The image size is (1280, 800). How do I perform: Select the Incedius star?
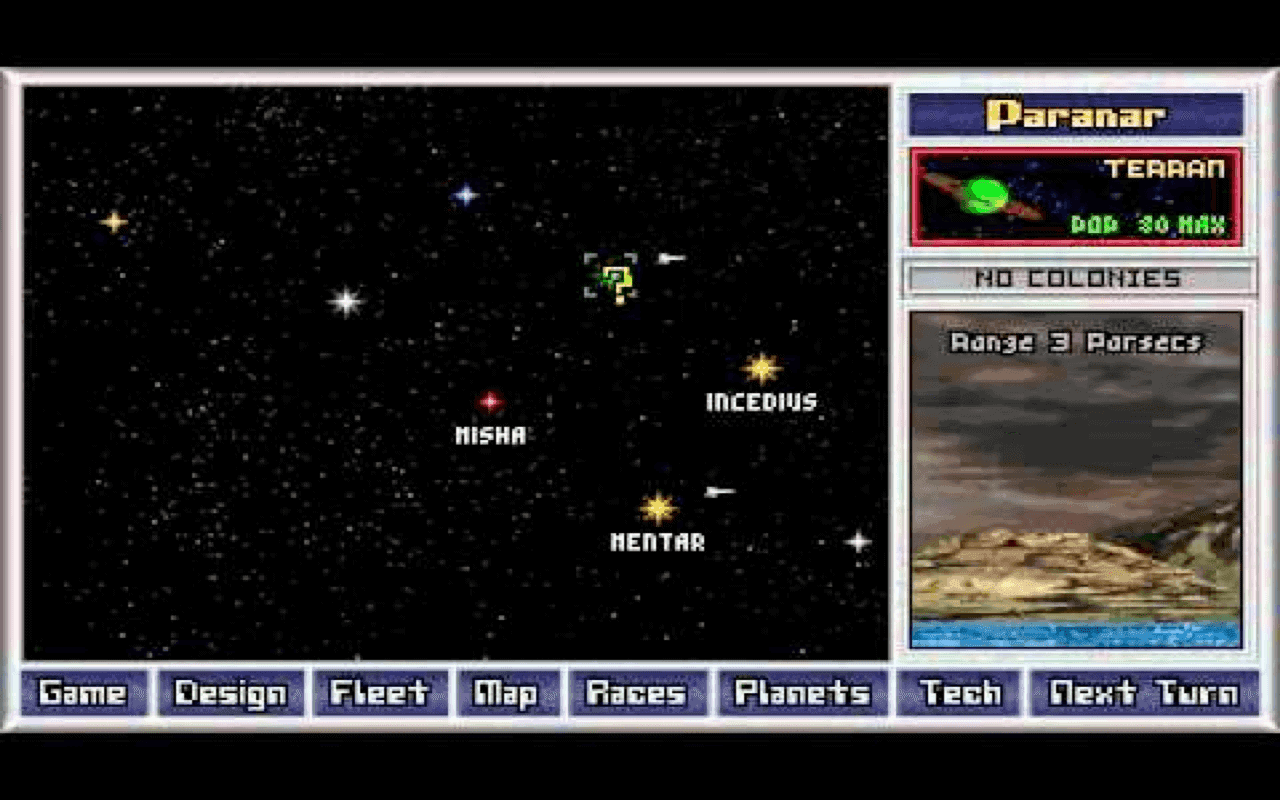tap(762, 369)
